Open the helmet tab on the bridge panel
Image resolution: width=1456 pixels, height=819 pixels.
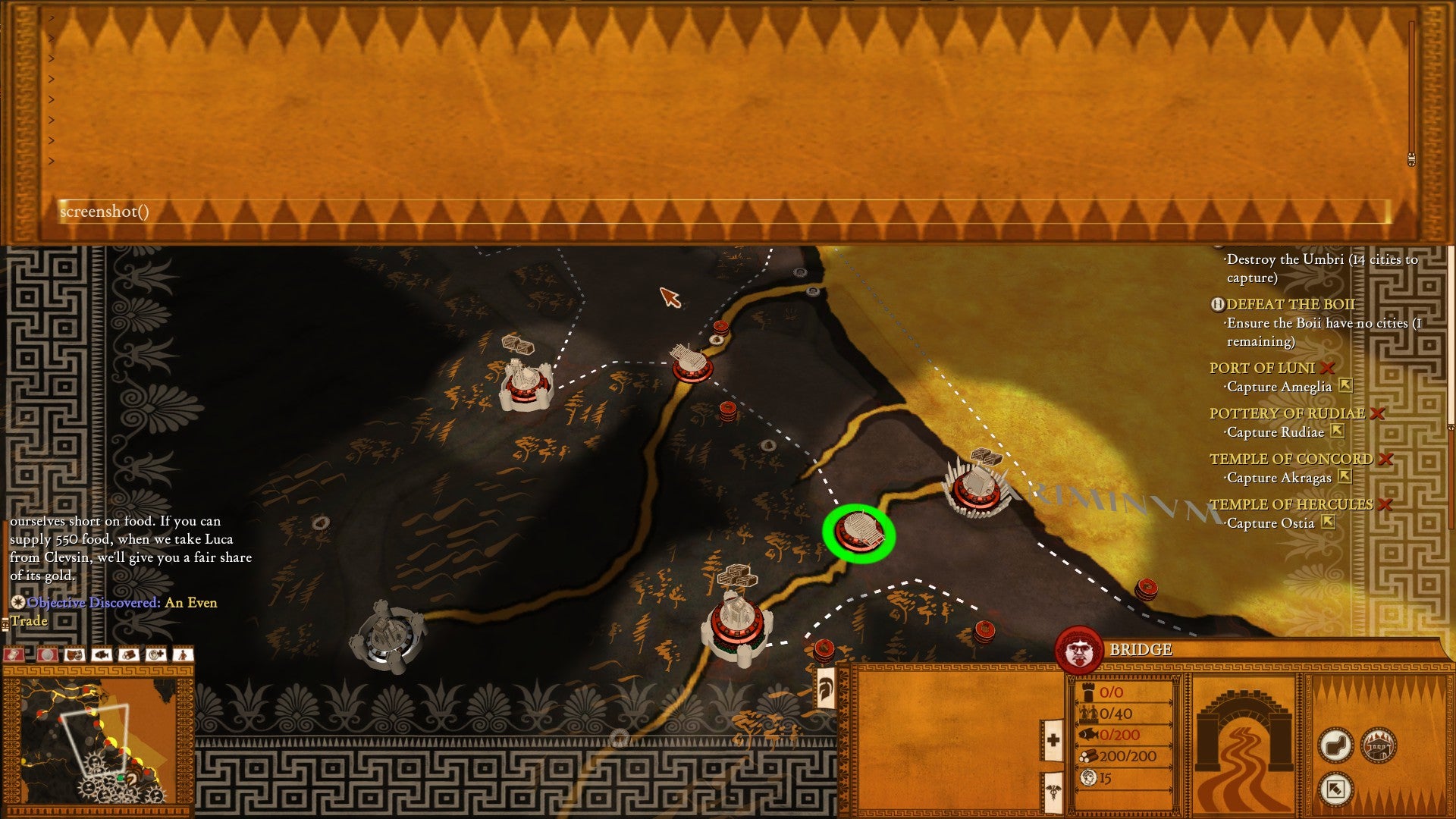(x=824, y=688)
